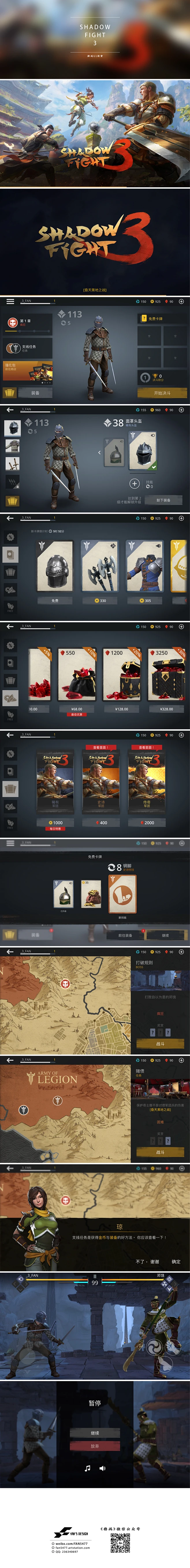
Task: Open the 免费卡牌 free card panel
Action: tap(162, 318)
